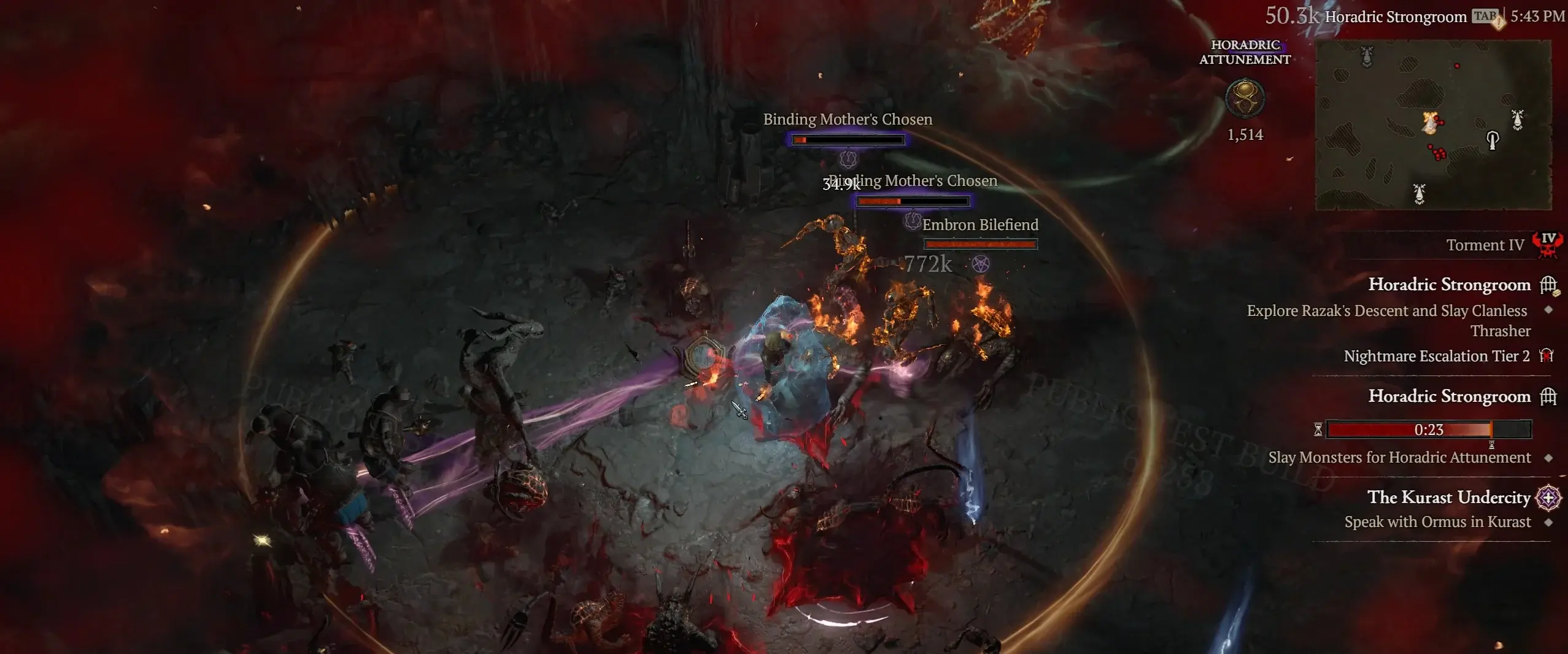The width and height of the screenshot is (1568, 654).
Task: Select the Torment IV difficulty skull icon
Action: tap(1547, 245)
